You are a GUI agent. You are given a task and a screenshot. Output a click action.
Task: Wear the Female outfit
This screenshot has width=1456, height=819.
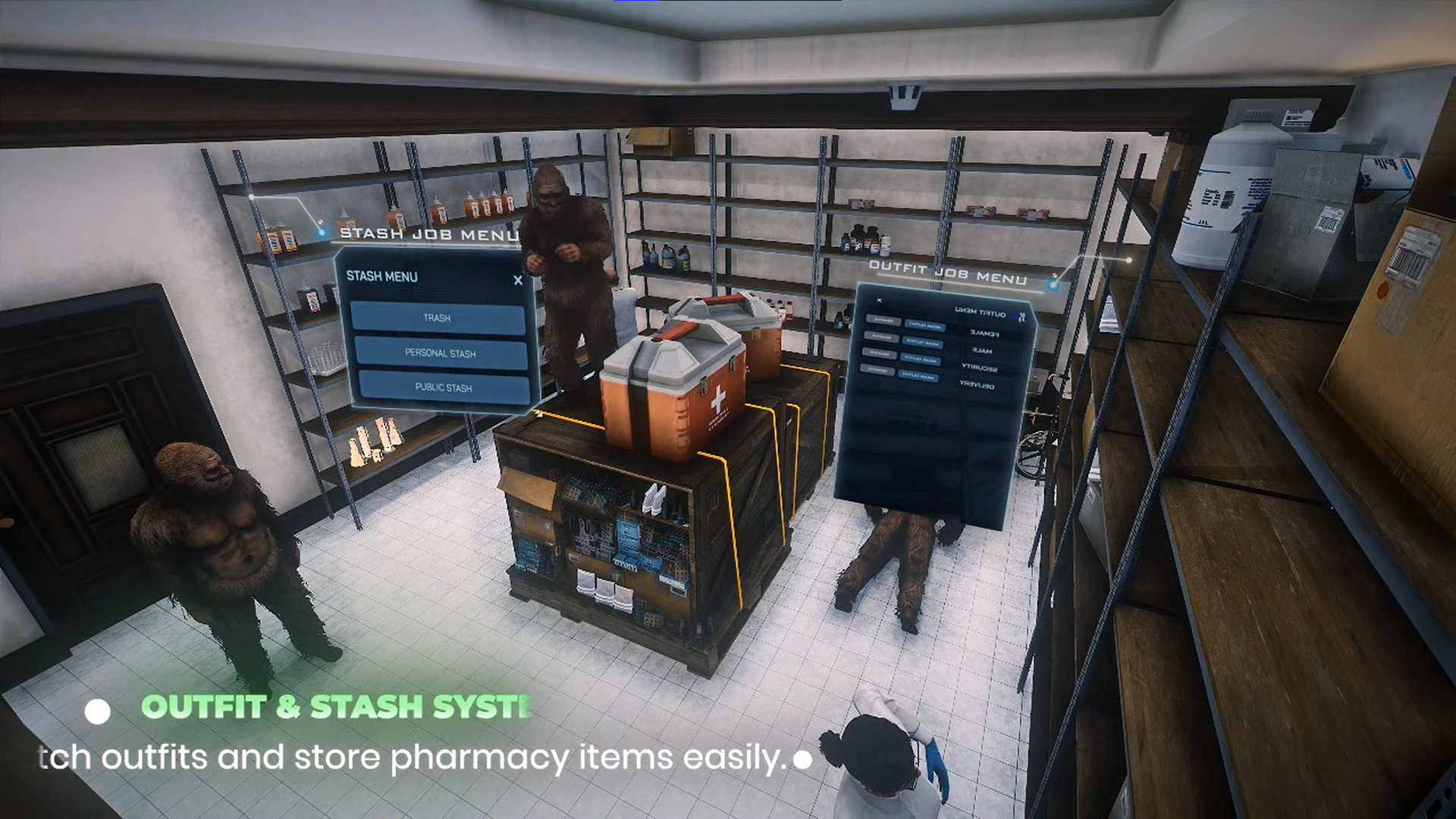(x=924, y=326)
